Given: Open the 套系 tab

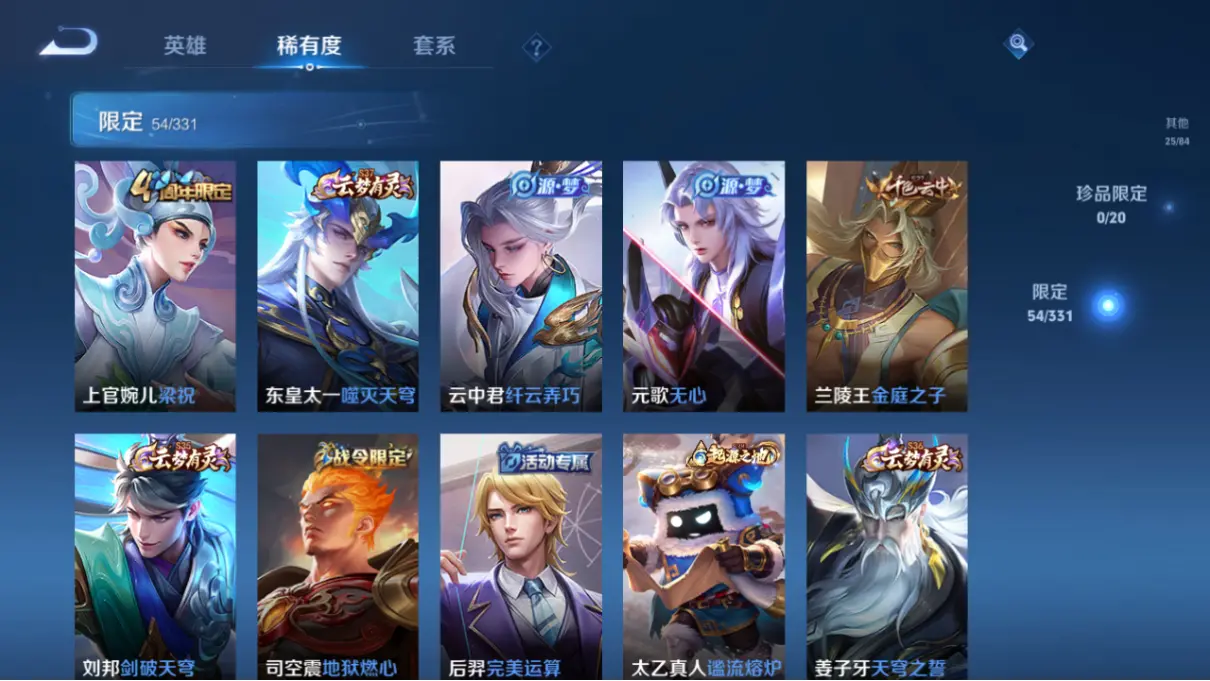Looking at the screenshot, I should (434, 46).
